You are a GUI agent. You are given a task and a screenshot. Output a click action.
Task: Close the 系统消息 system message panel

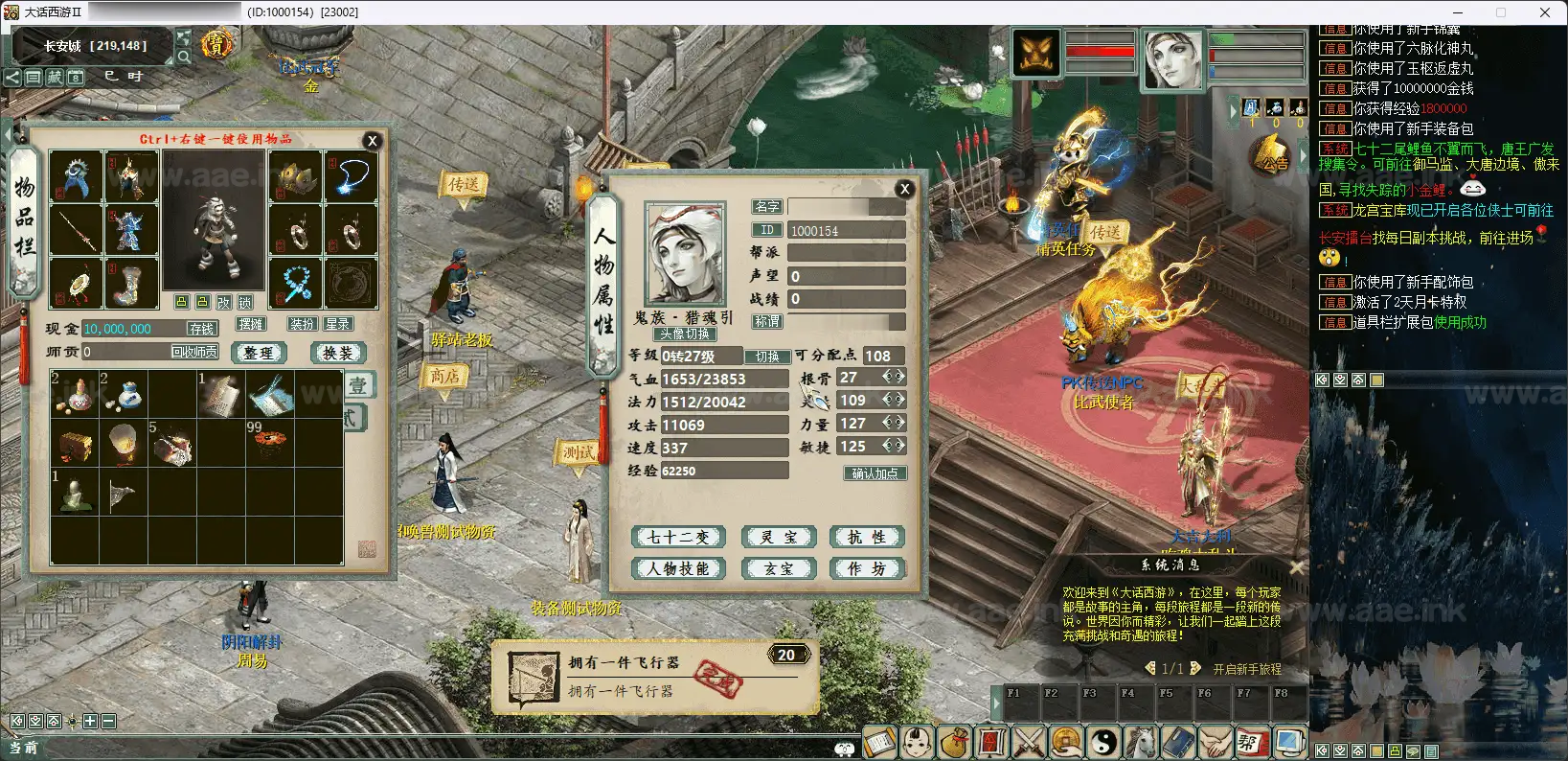click(x=1297, y=566)
